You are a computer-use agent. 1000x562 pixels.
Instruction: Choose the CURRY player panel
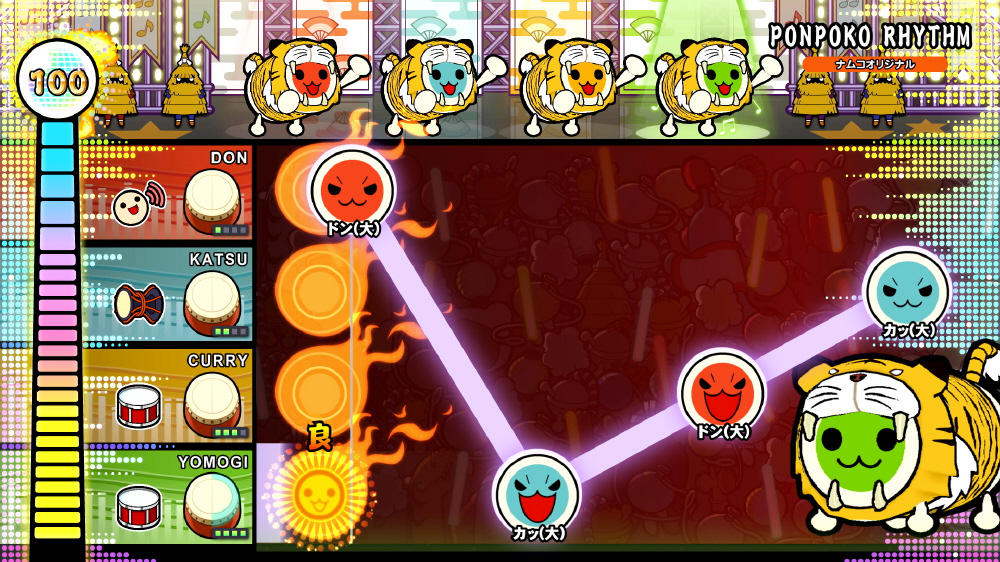tap(167, 394)
